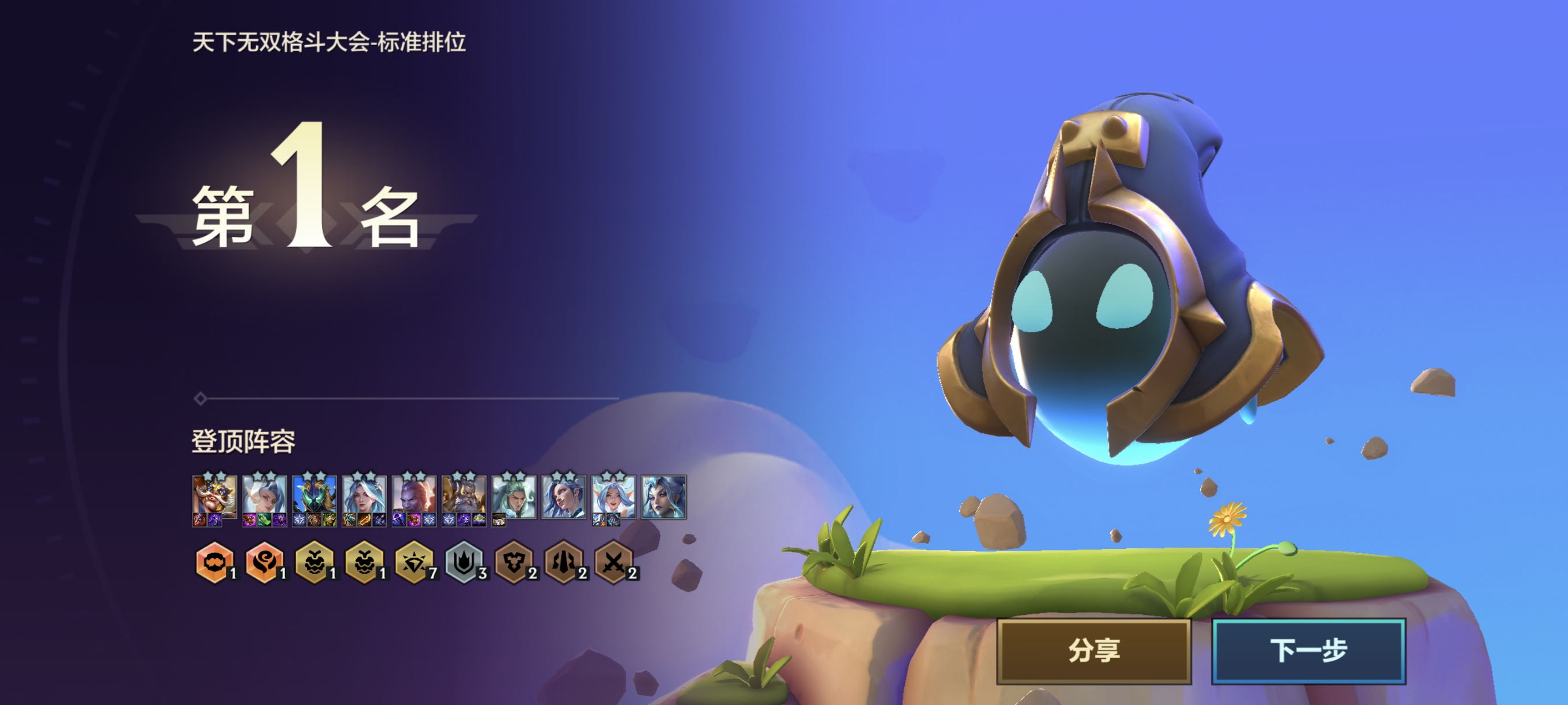Open the gem trait with count 7

[414, 563]
